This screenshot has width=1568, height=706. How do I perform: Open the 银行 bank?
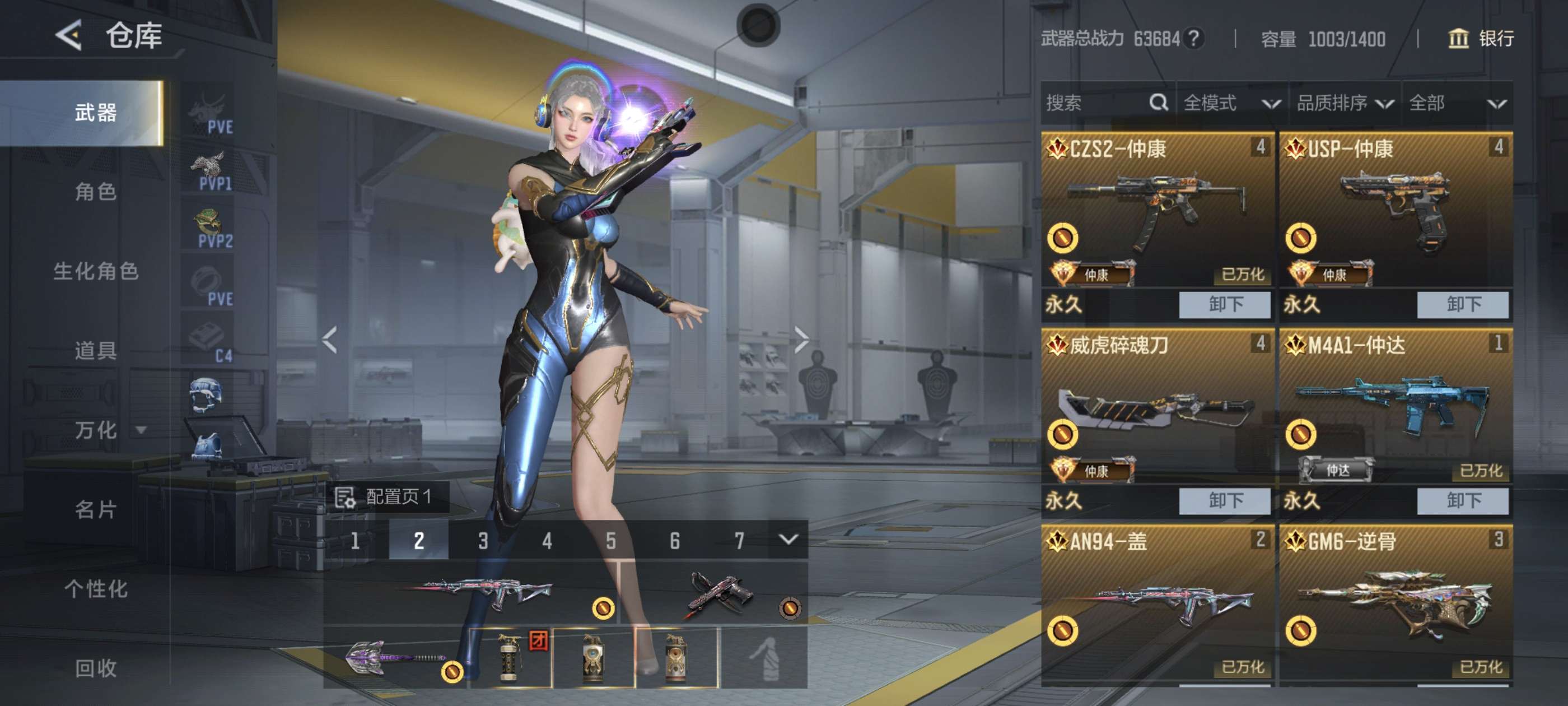1480,39
